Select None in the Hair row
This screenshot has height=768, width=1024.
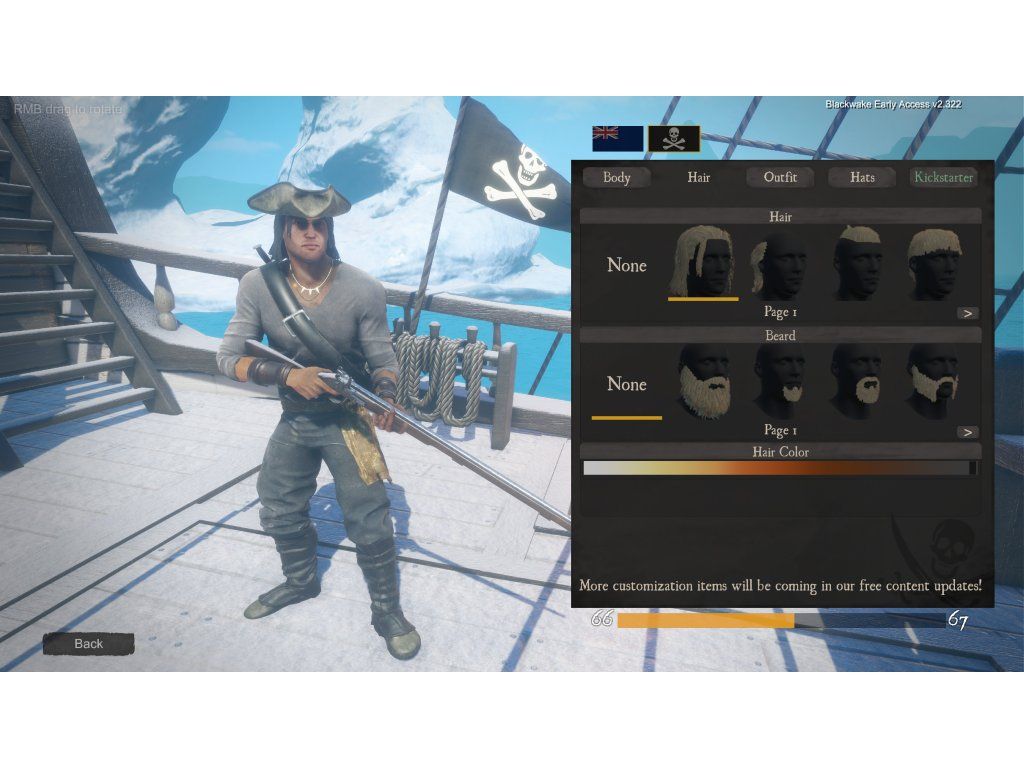[x=627, y=266]
